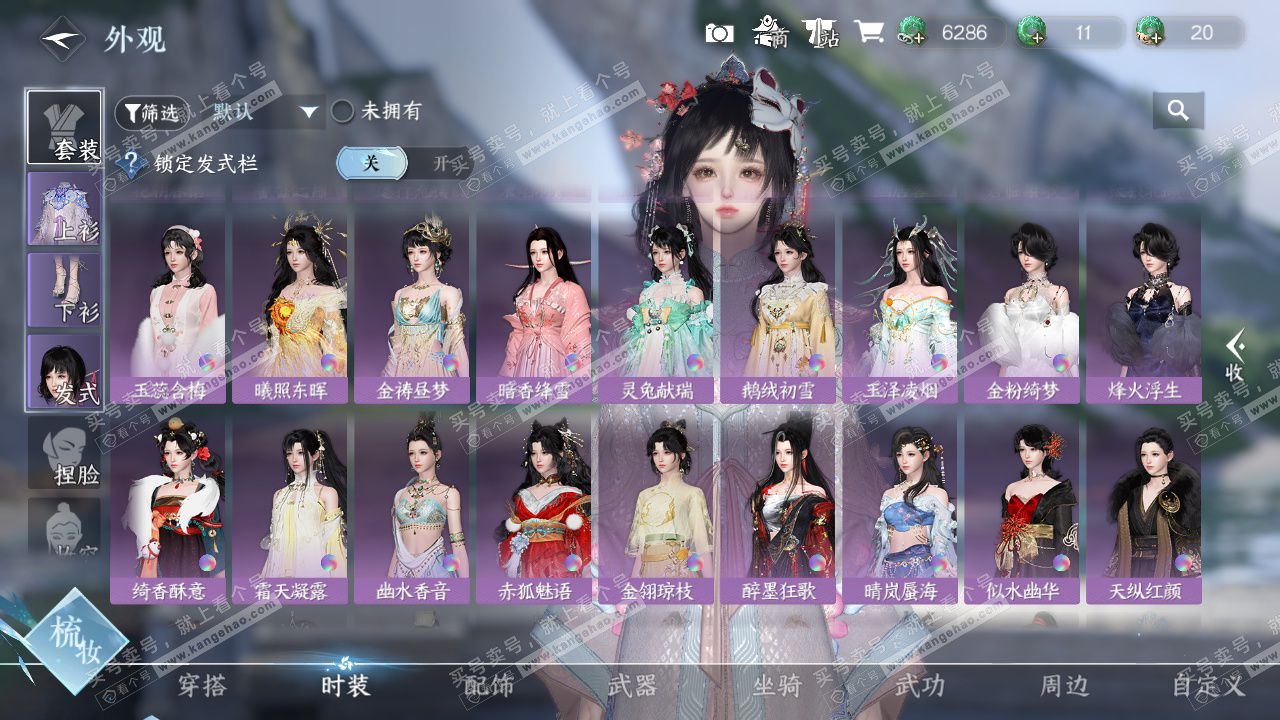Go back using the top-left arrow button

coord(61,39)
